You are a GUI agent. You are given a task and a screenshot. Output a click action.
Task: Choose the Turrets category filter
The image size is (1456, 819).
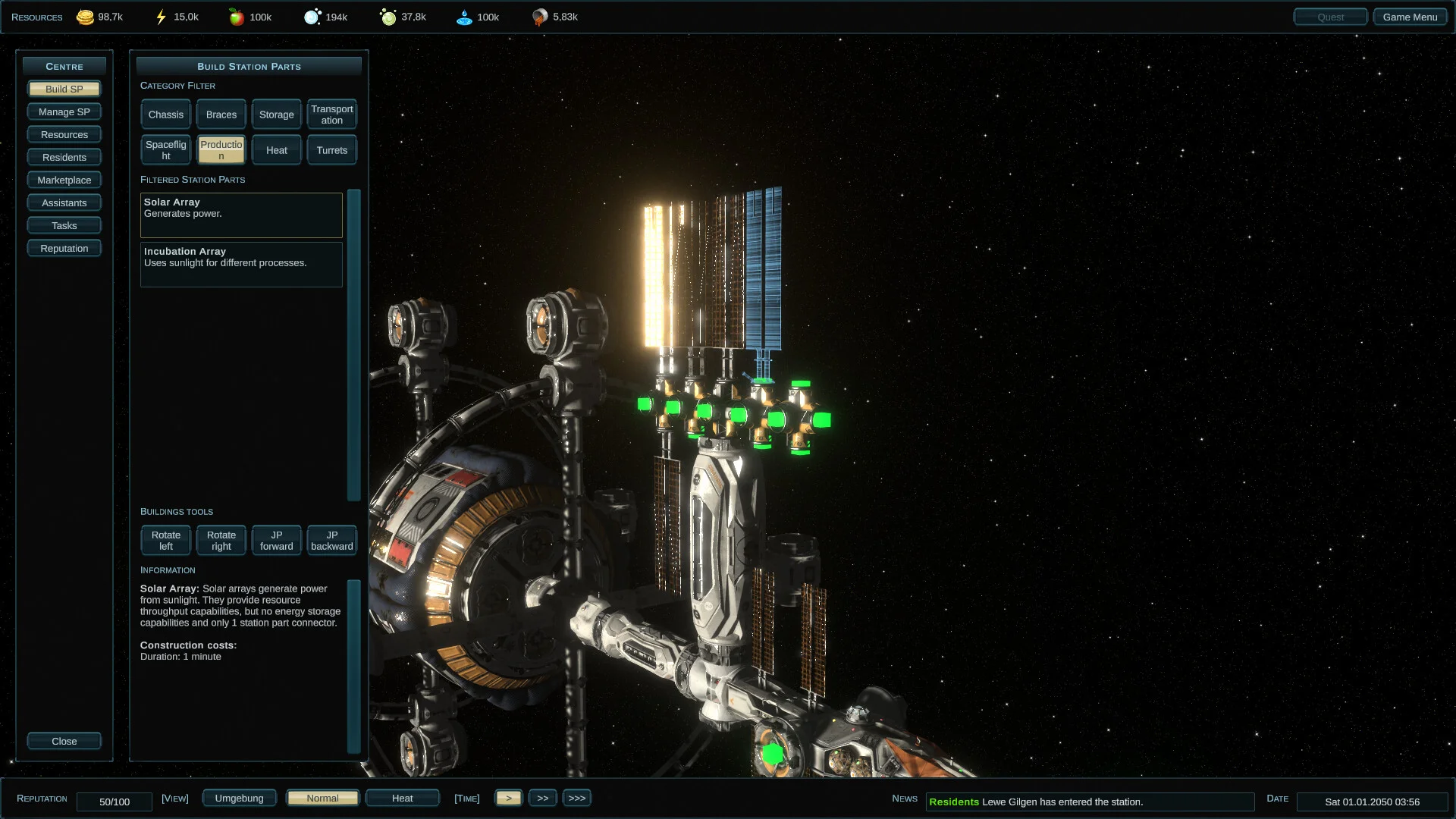[331, 150]
